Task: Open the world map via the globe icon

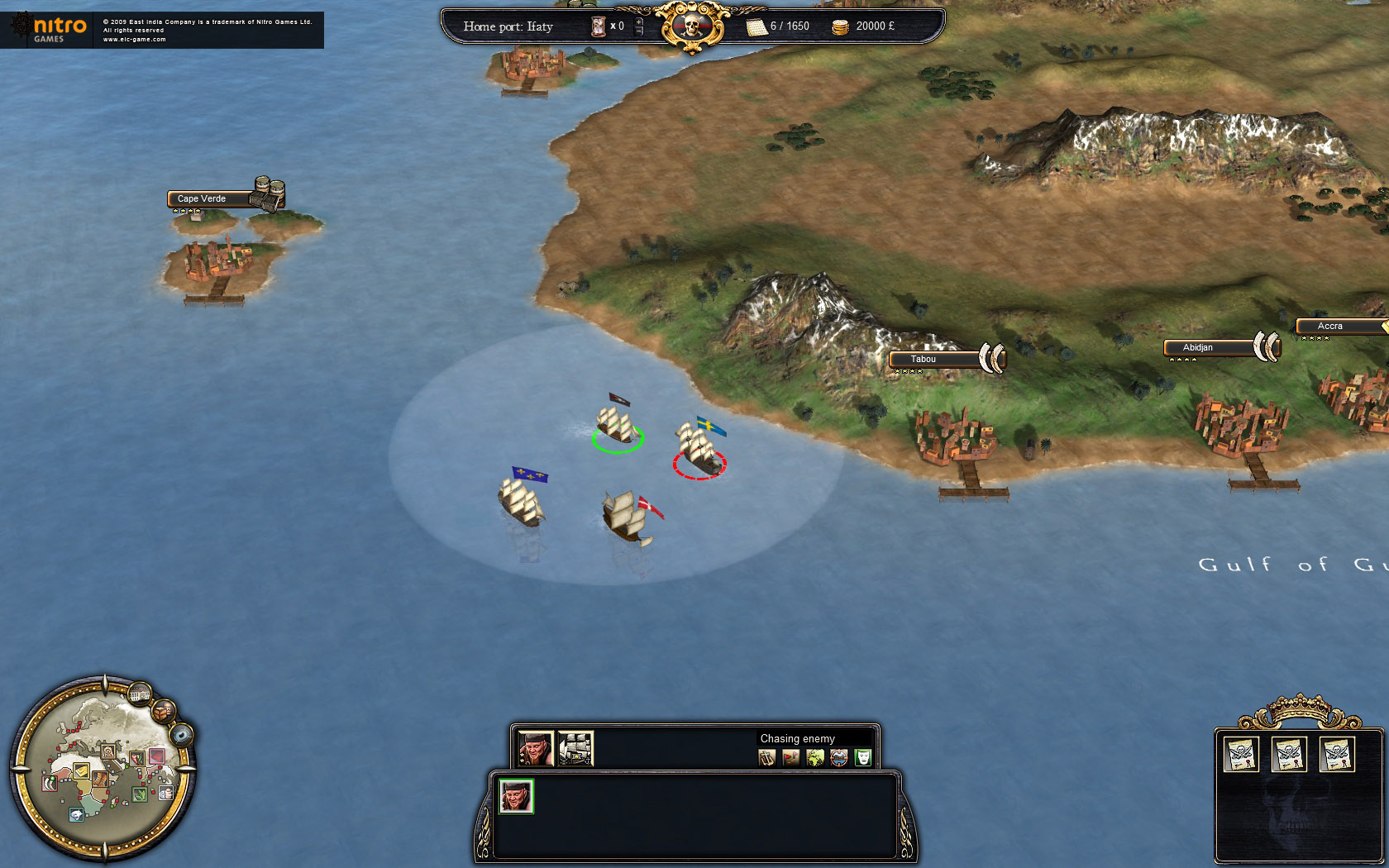Action: point(815,756)
